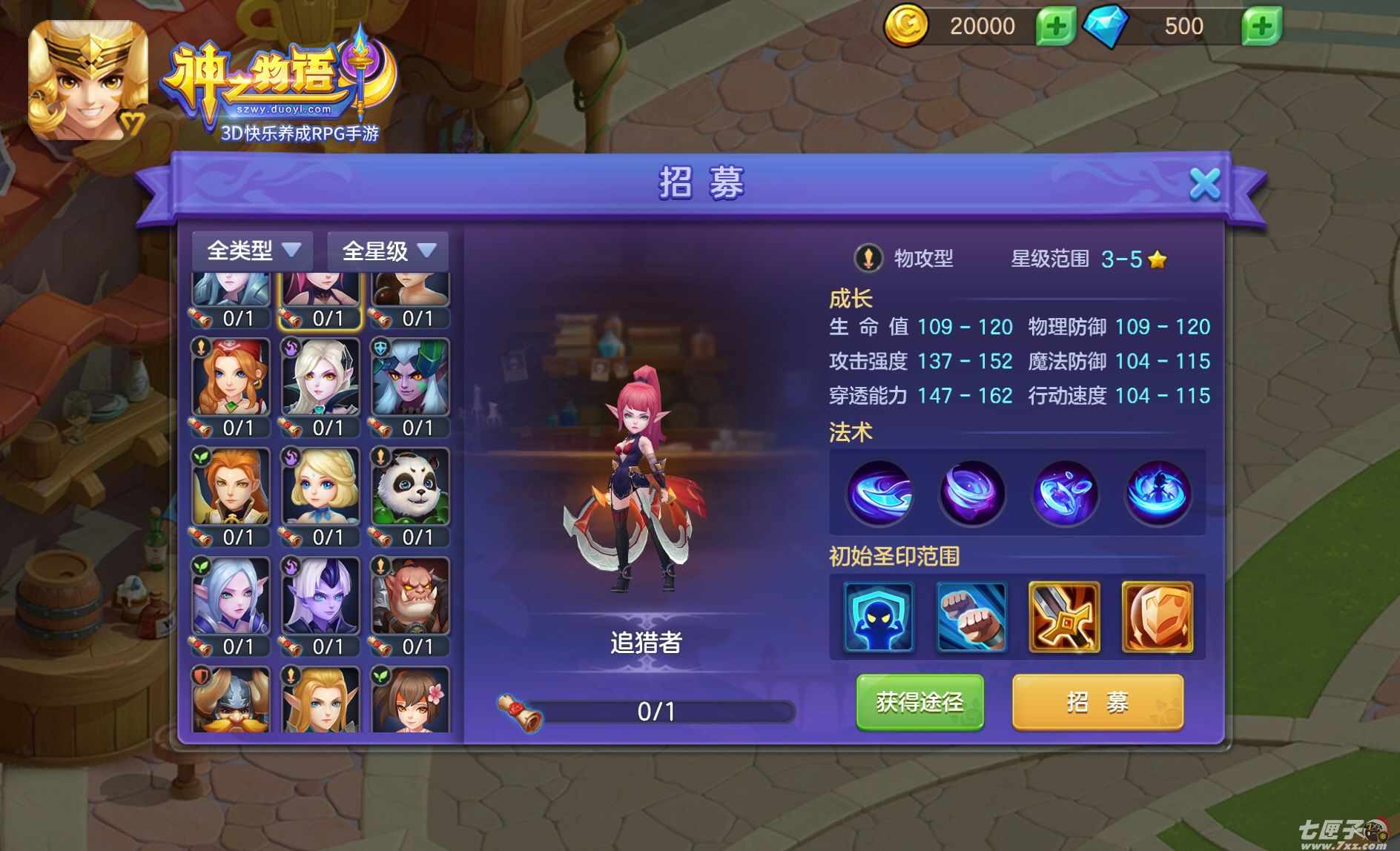Image resolution: width=1400 pixels, height=851 pixels.
Task: Inspect the clenched fists seal icon
Action: (971, 617)
